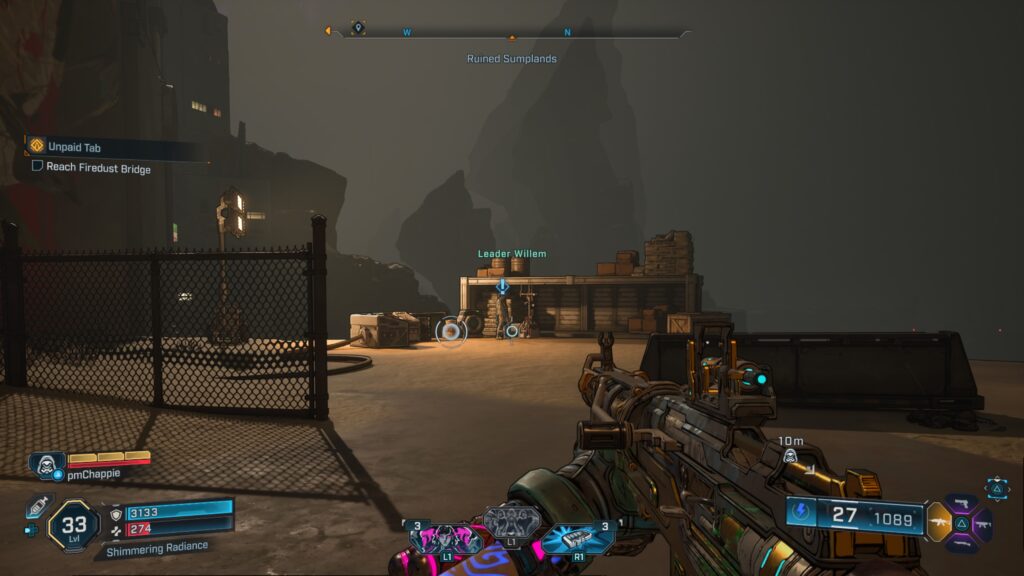Activate the greyed-out middle skill icon
Viewport: 1024px width, 576px height.
pos(511,522)
